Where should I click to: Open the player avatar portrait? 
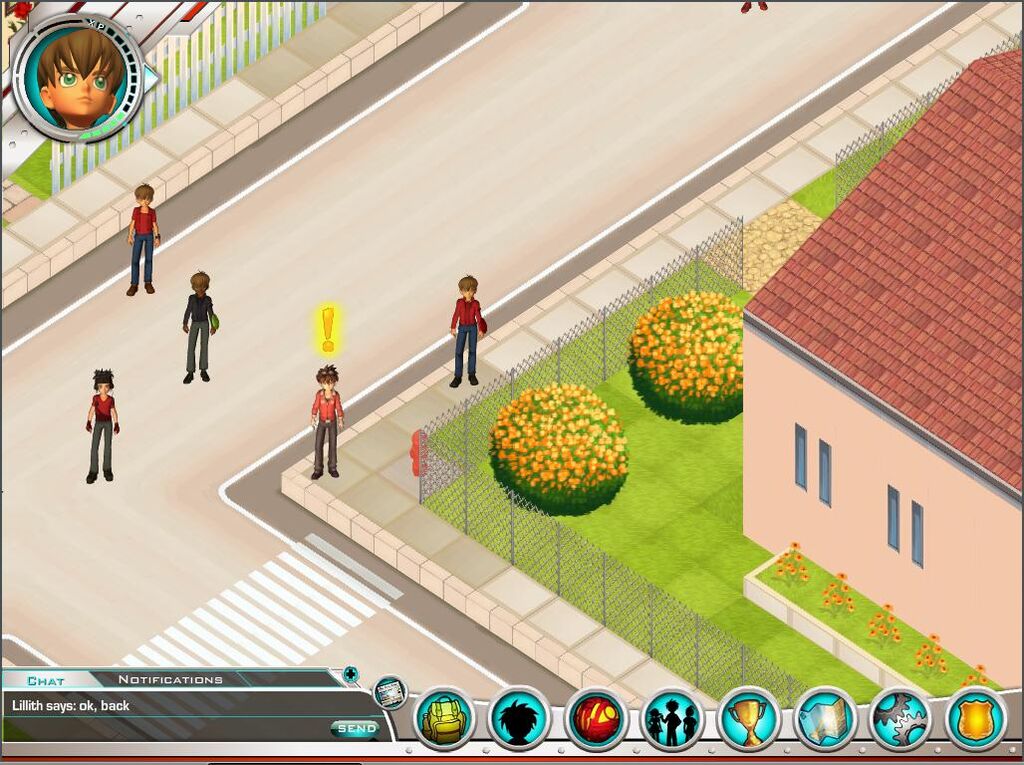click(x=78, y=78)
